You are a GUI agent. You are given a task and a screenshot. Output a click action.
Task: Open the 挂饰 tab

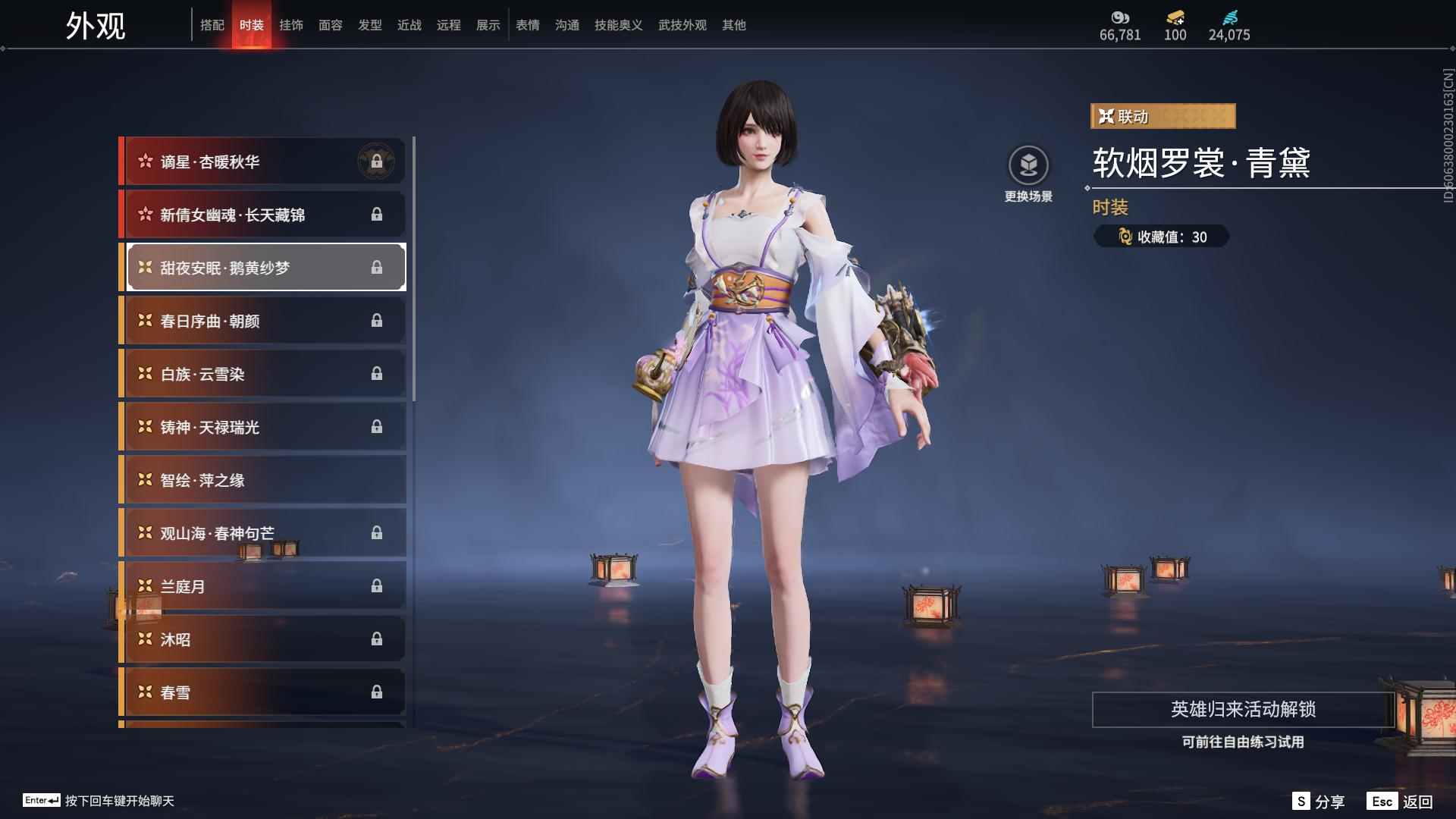[x=291, y=25]
